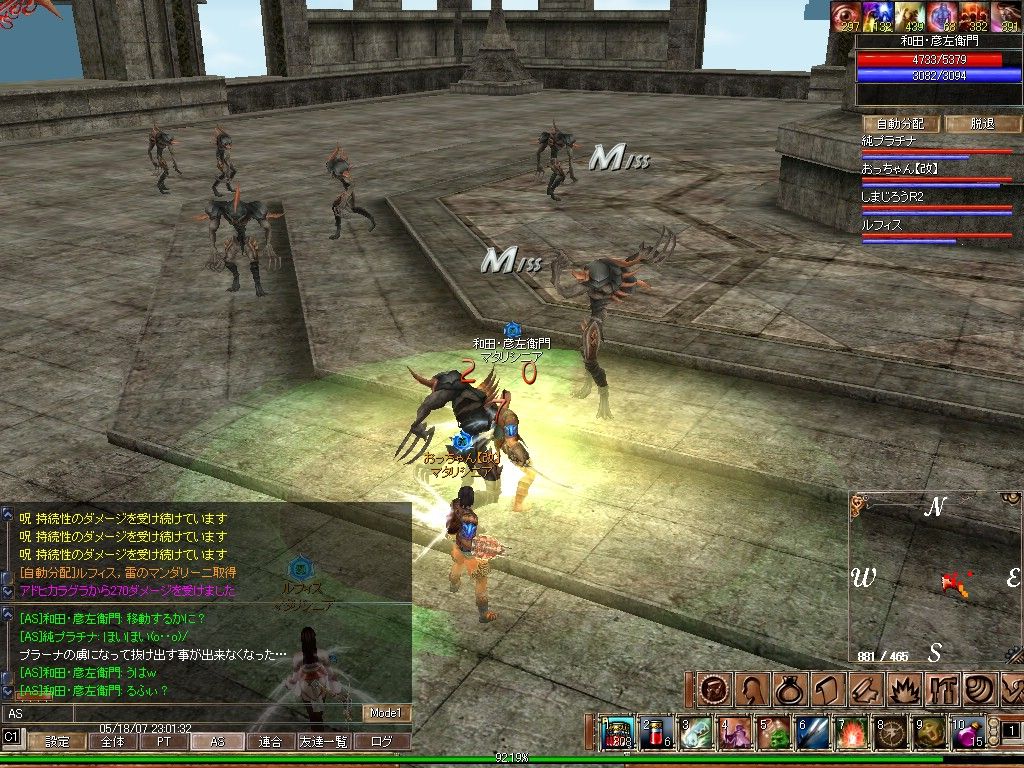Use the red potion in hotbar slot 2
The width and height of the screenshot is (1024, 768).
(x=656, y=733)
